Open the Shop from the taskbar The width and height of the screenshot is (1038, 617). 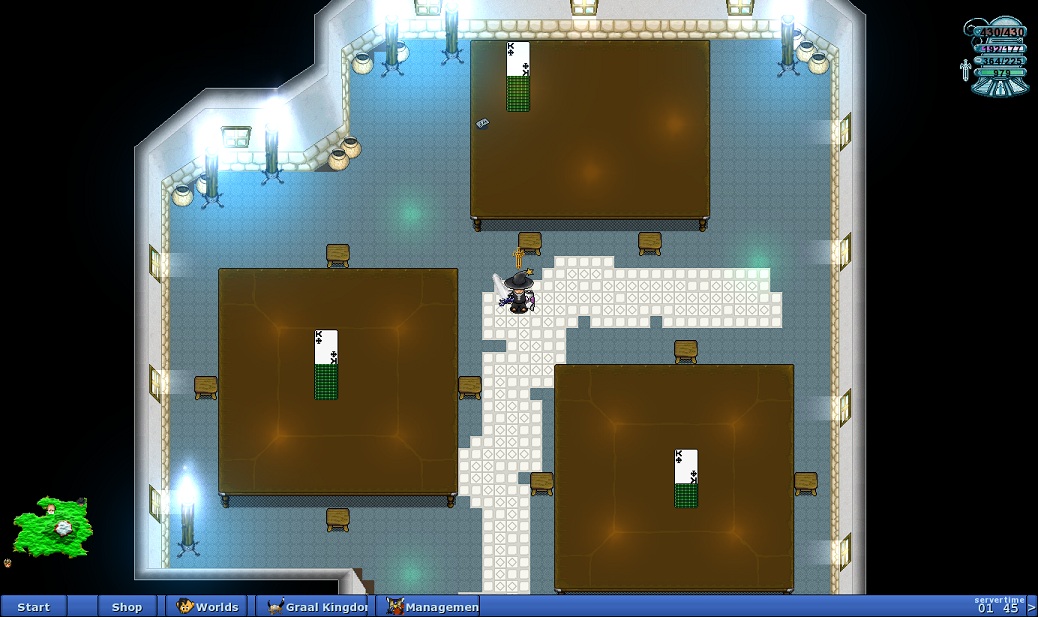127,607
